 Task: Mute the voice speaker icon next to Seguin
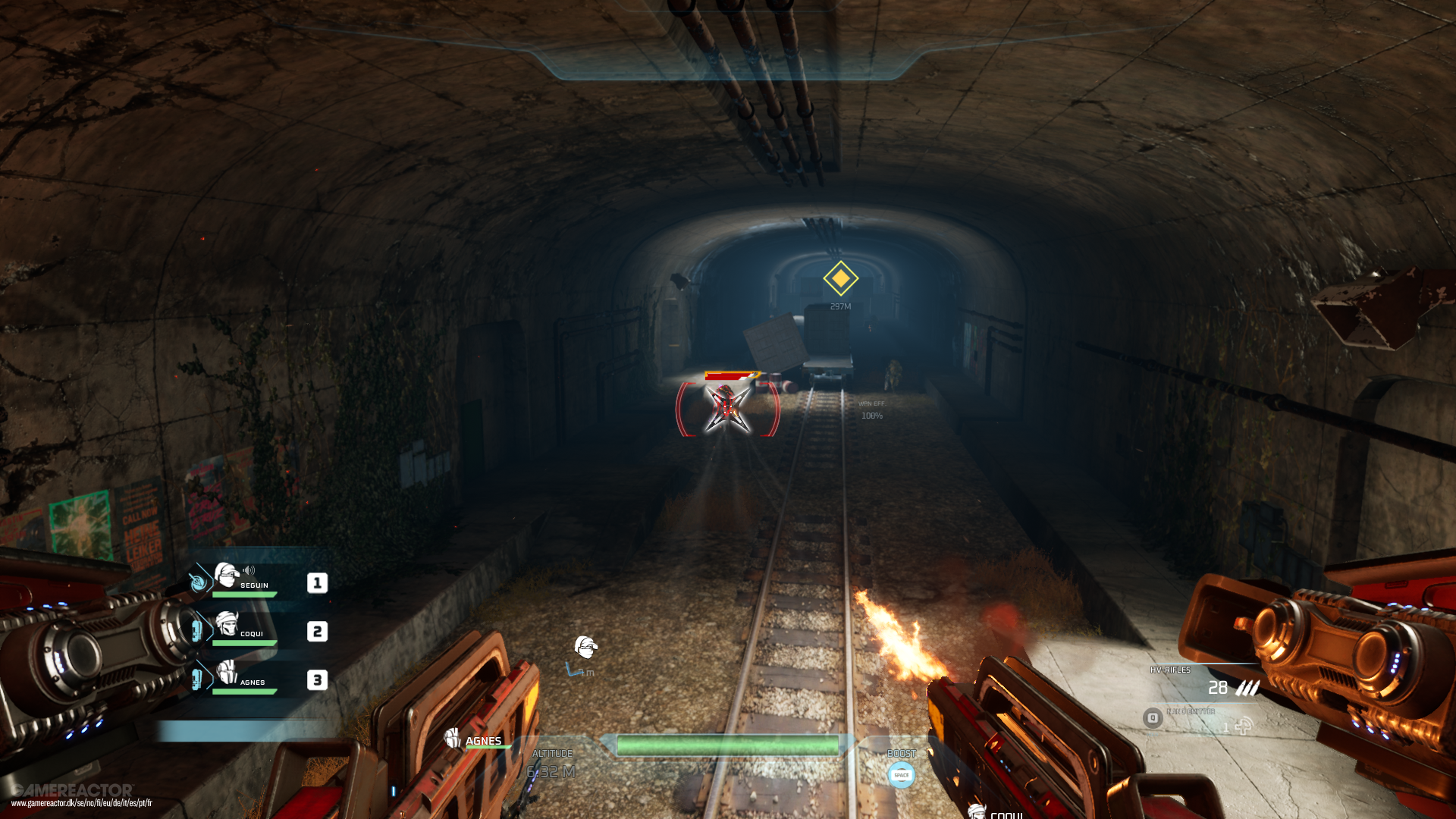click(x=248, y=570)
